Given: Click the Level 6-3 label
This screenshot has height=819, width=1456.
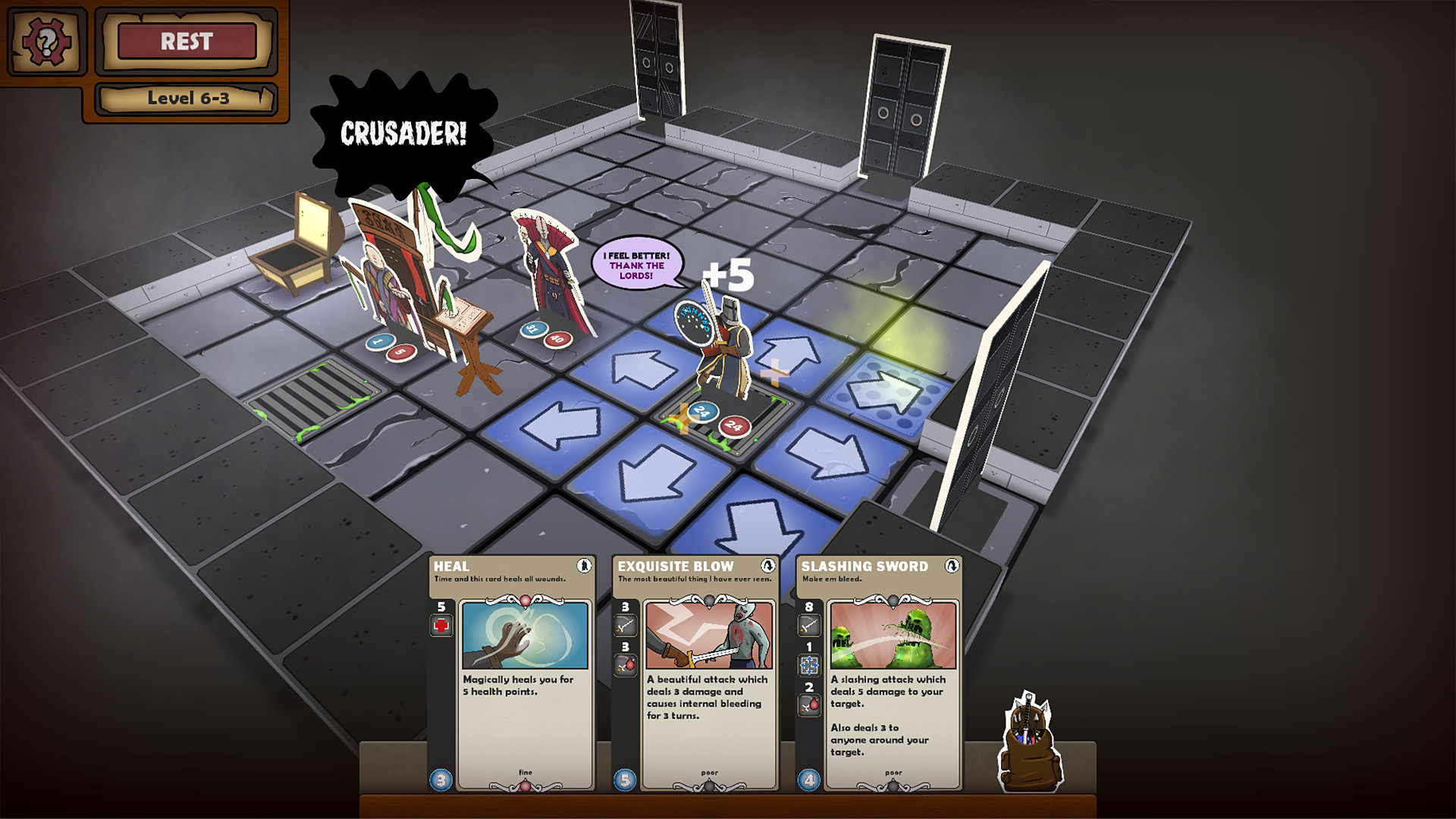Looking at the screenshot, I should click(x=190, y=98).
